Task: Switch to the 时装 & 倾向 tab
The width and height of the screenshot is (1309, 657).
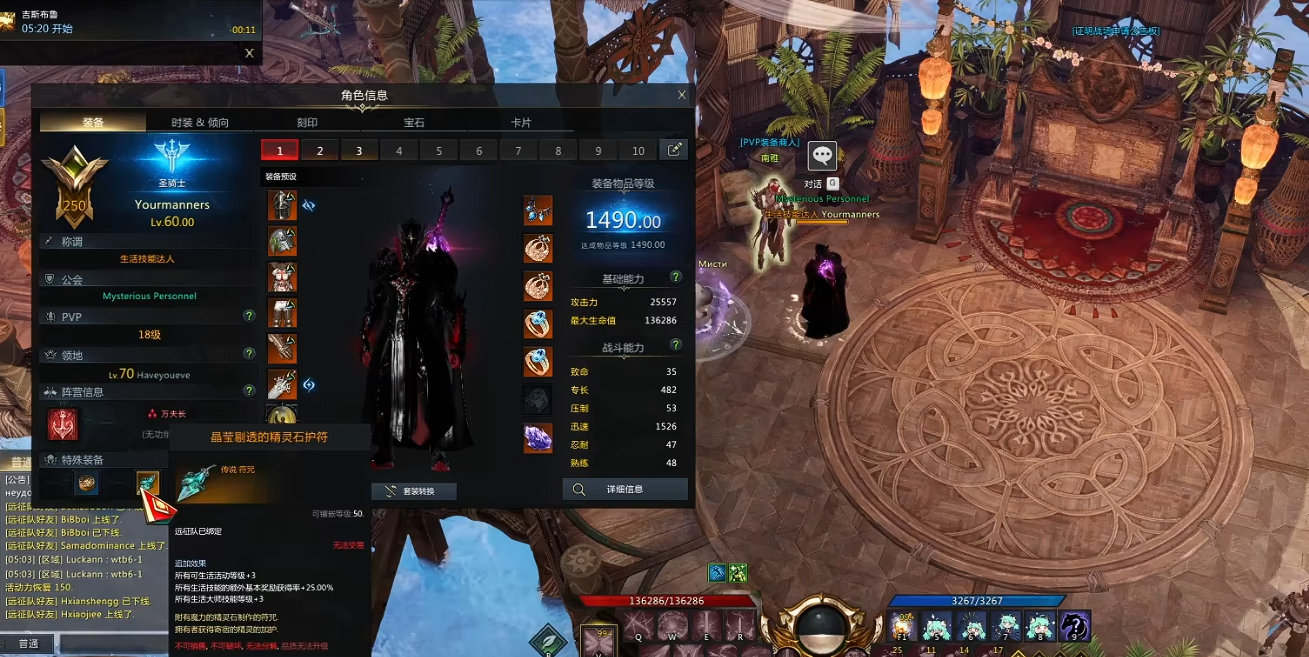Action: 200,122
